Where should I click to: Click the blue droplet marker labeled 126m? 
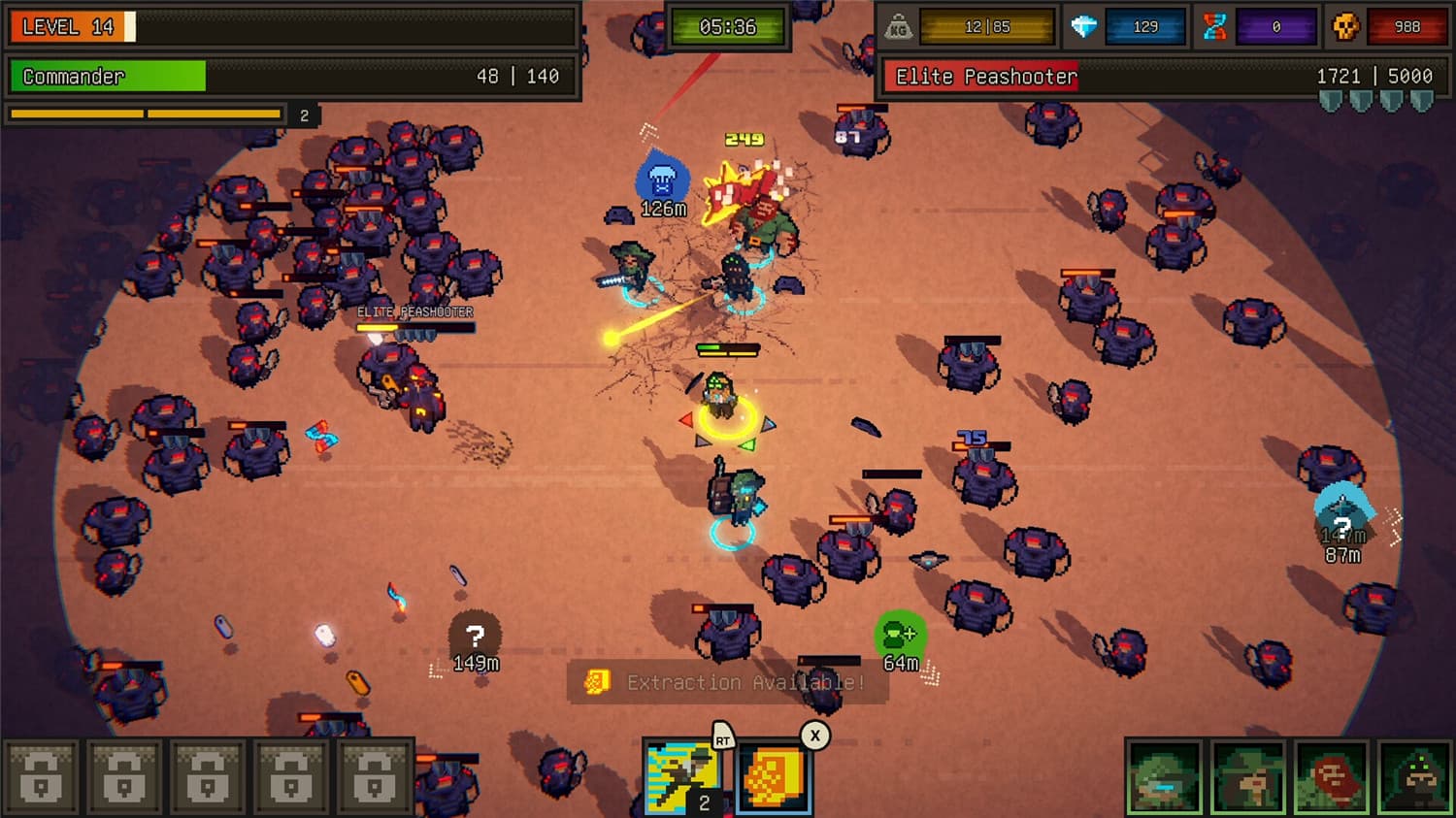click(x=660, y=181)
